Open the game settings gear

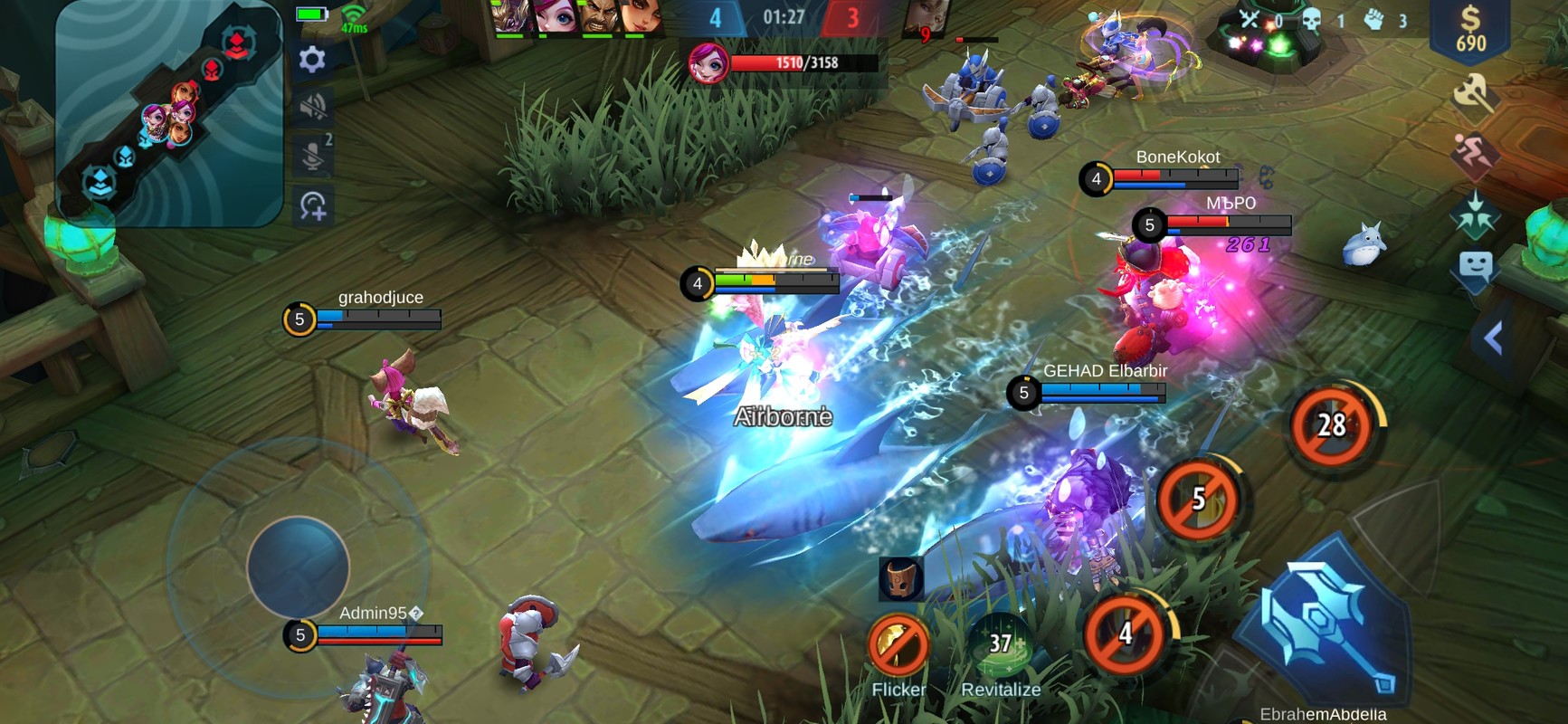[311, 59]
